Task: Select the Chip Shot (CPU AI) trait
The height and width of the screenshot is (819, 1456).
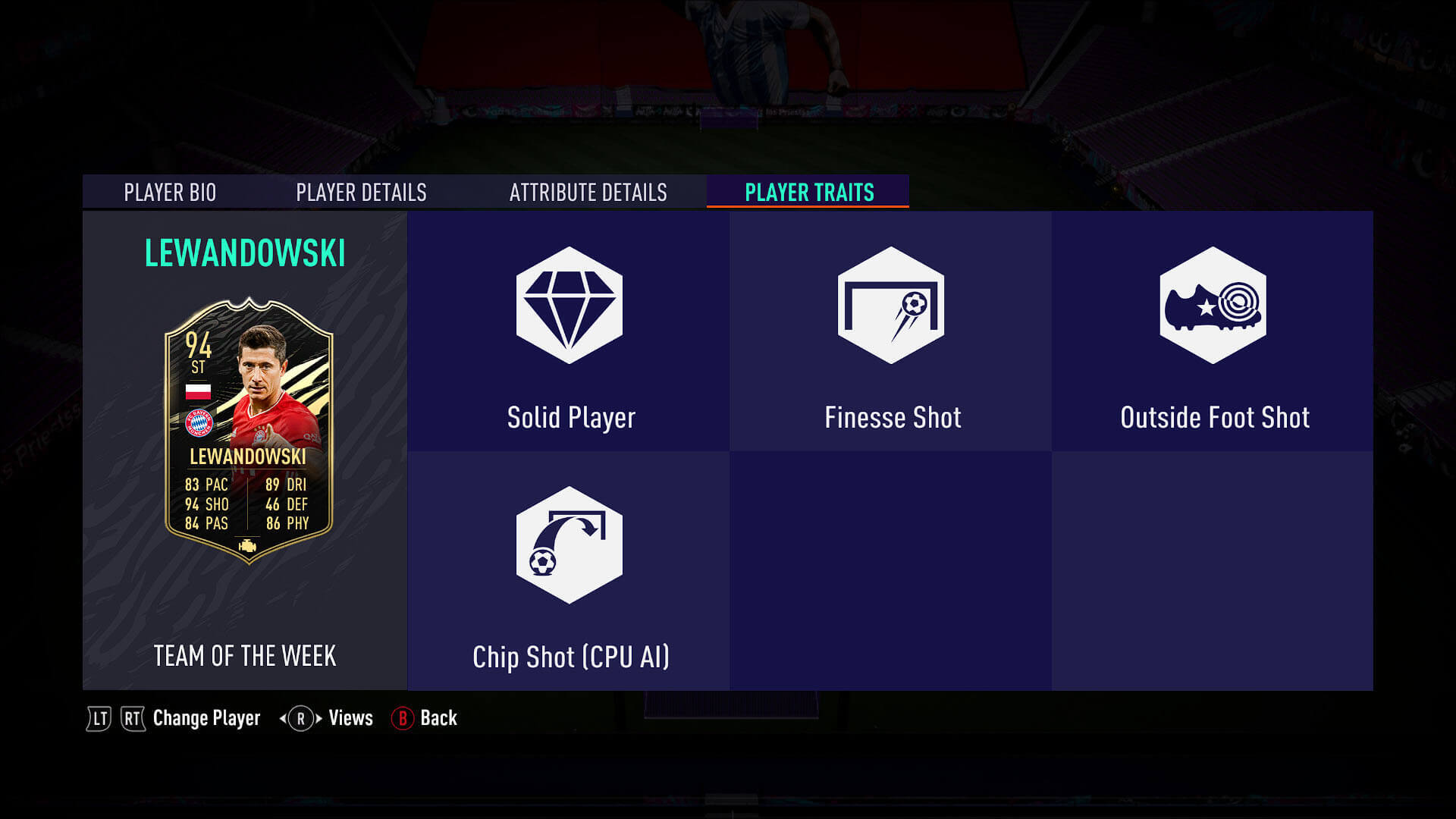Action: 569,572
